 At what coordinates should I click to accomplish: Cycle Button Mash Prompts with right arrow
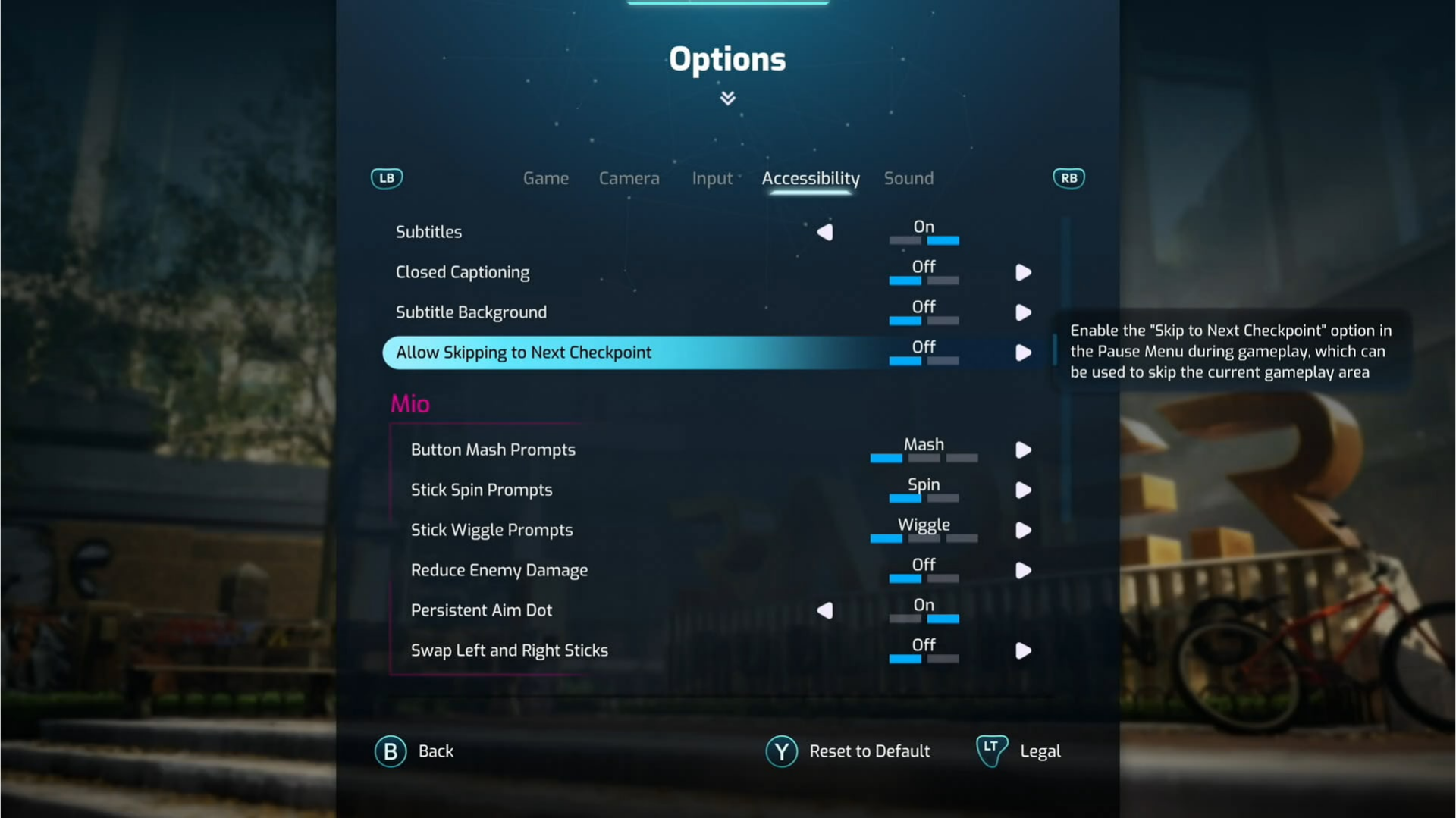pos(1023,450)
